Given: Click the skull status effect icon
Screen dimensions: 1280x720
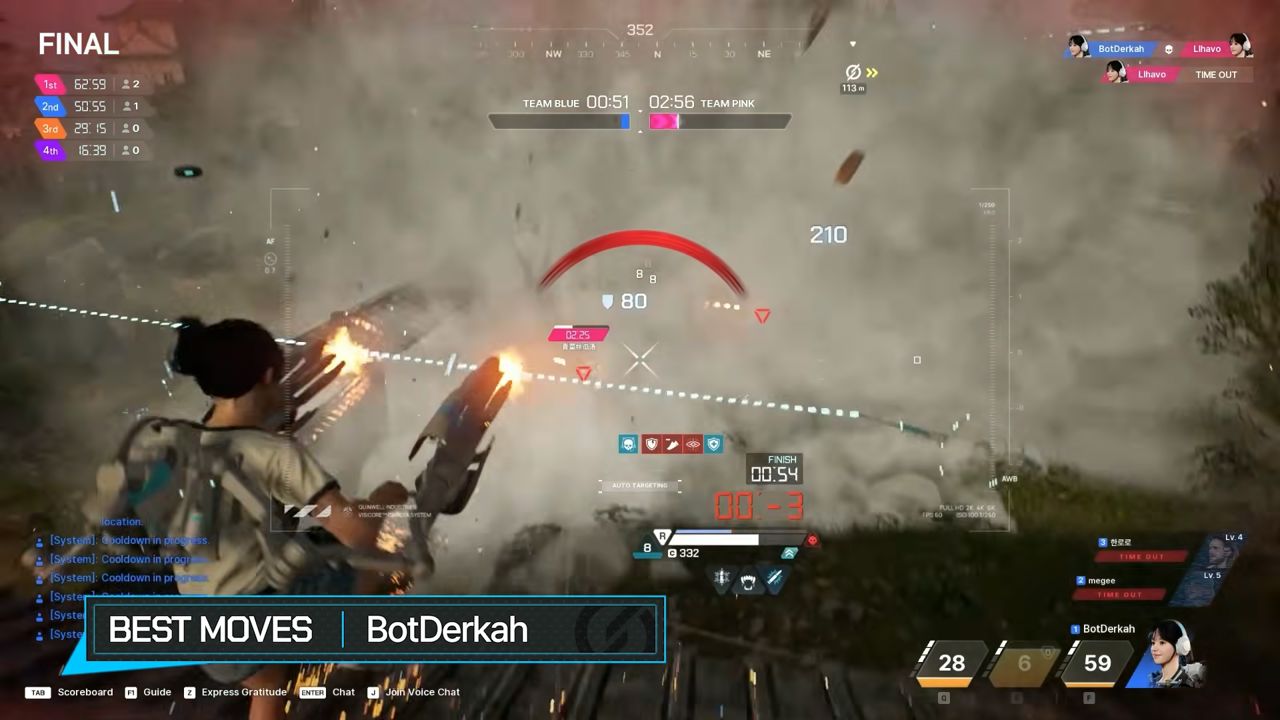Looking at the screenshot, I should (628, 443).
